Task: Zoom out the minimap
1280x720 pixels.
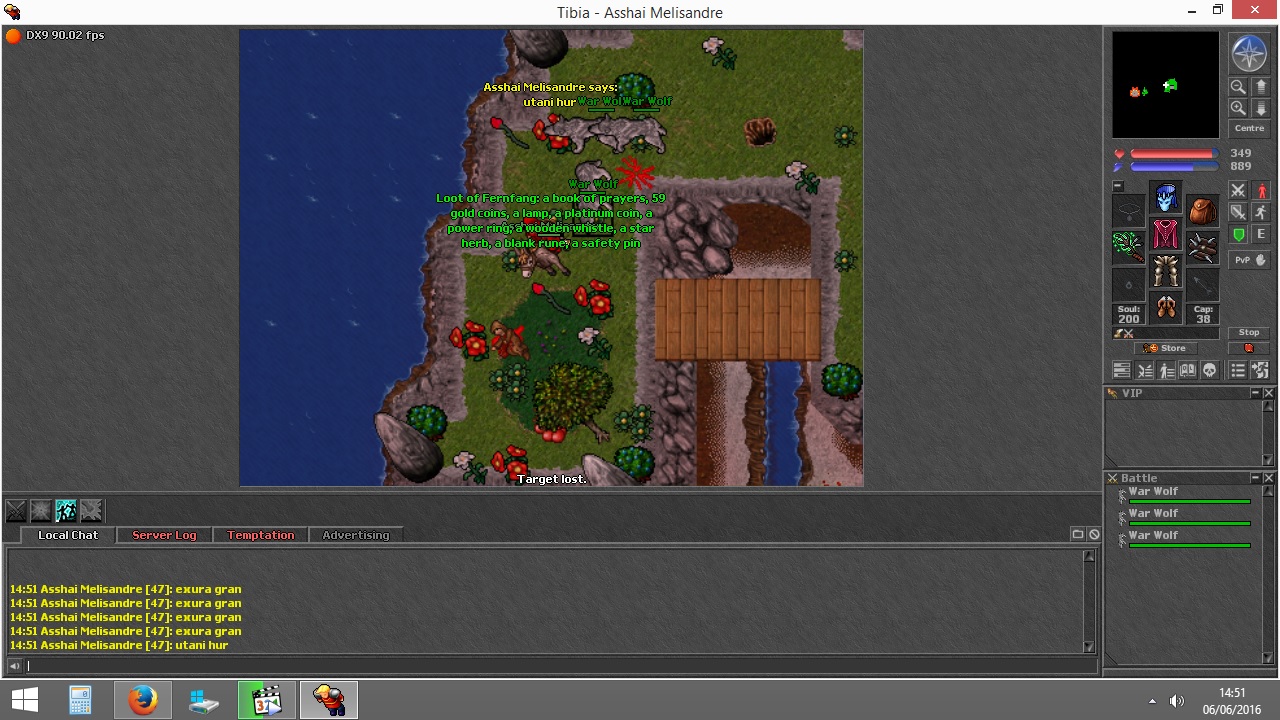Action: pyautogui.click(x=1238, y=87)
